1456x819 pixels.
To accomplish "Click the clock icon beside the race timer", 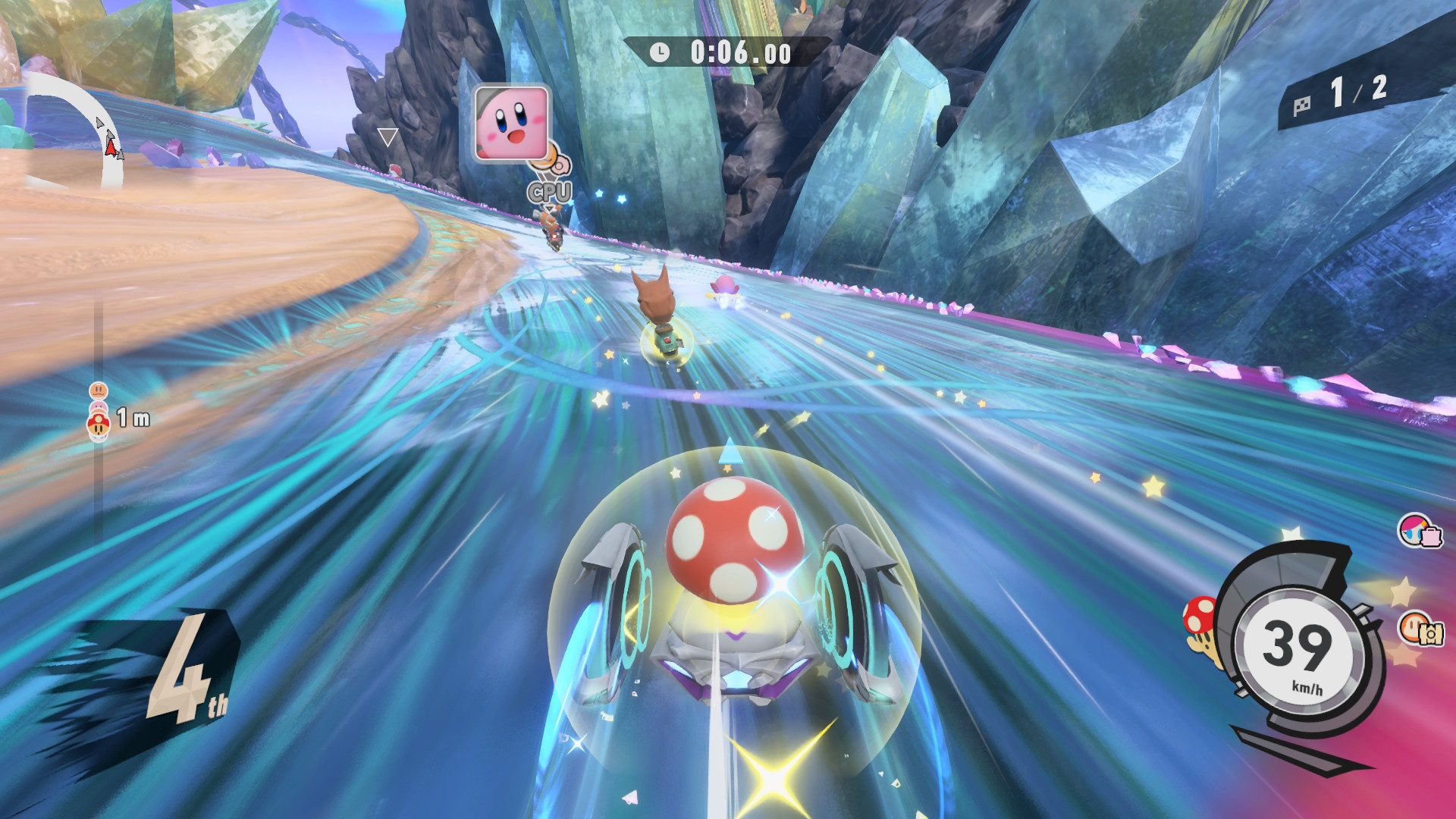I will [661, 53].
